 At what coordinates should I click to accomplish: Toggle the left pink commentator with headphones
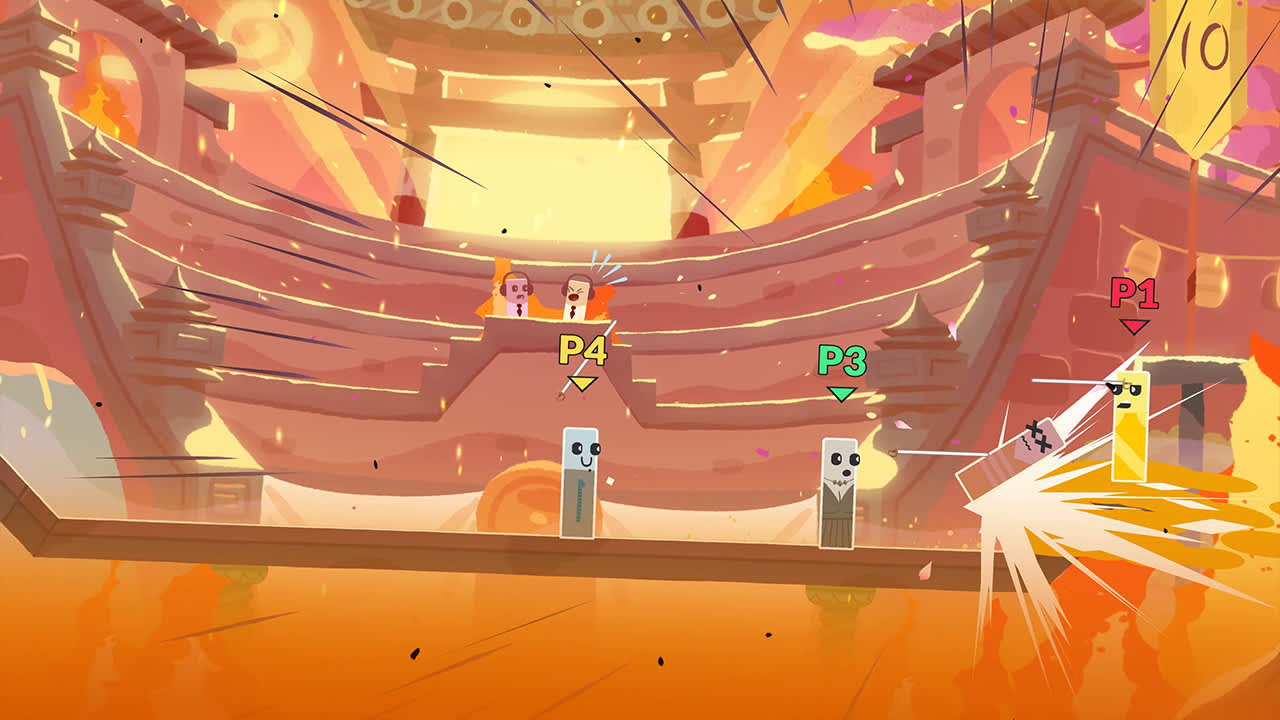[516, 293]
